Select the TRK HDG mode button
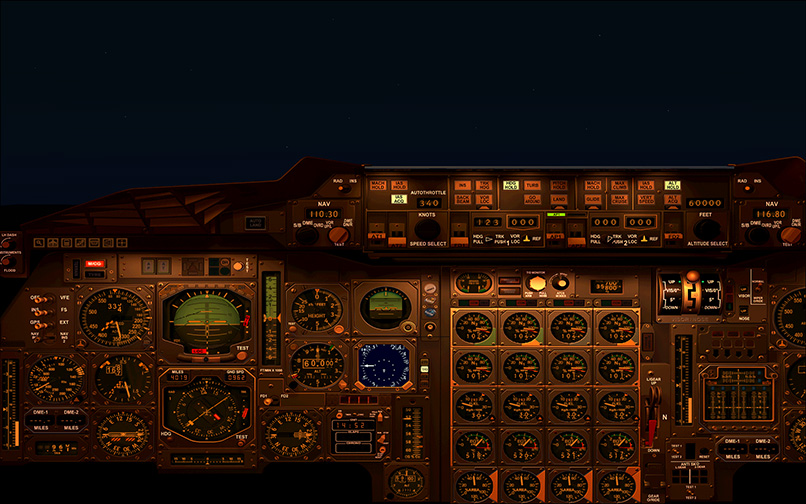The height and width of the screenshot is (504, 806). (x=484, y=185)
